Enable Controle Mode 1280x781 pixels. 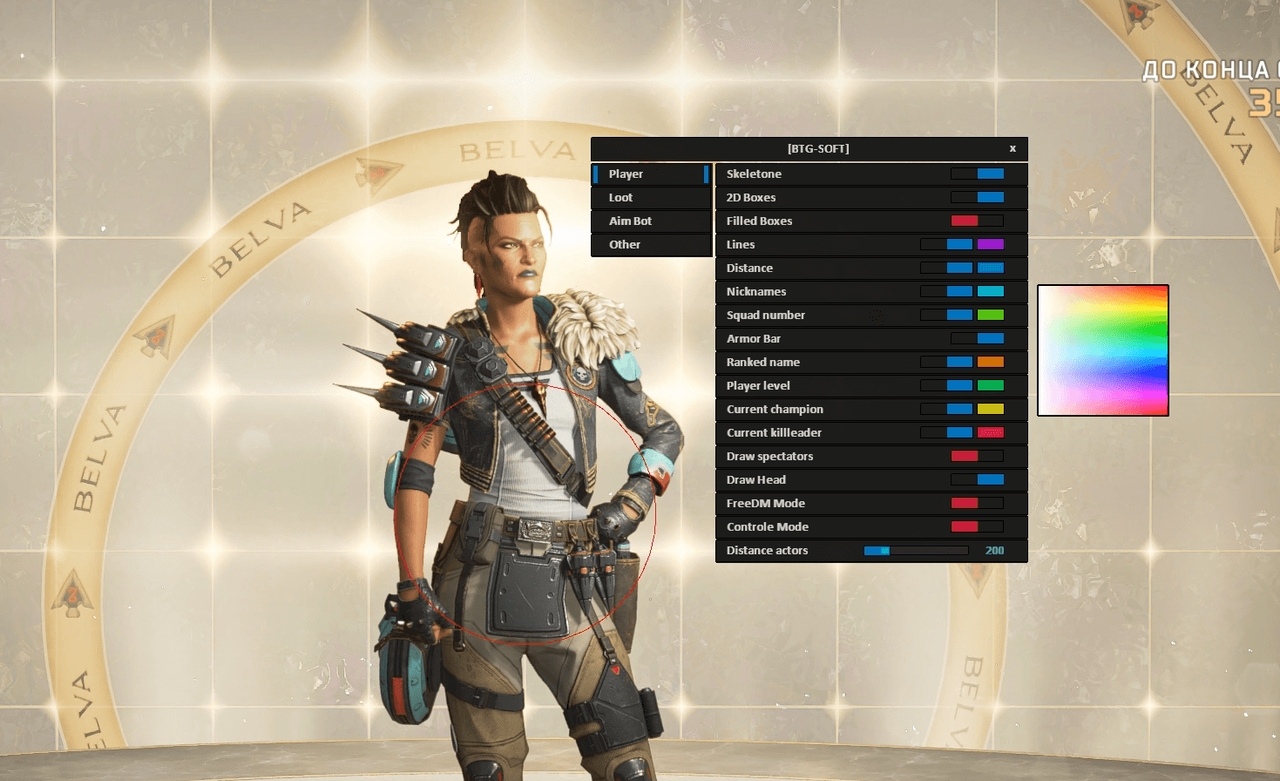pyautogui.click(x=975, y=526)
